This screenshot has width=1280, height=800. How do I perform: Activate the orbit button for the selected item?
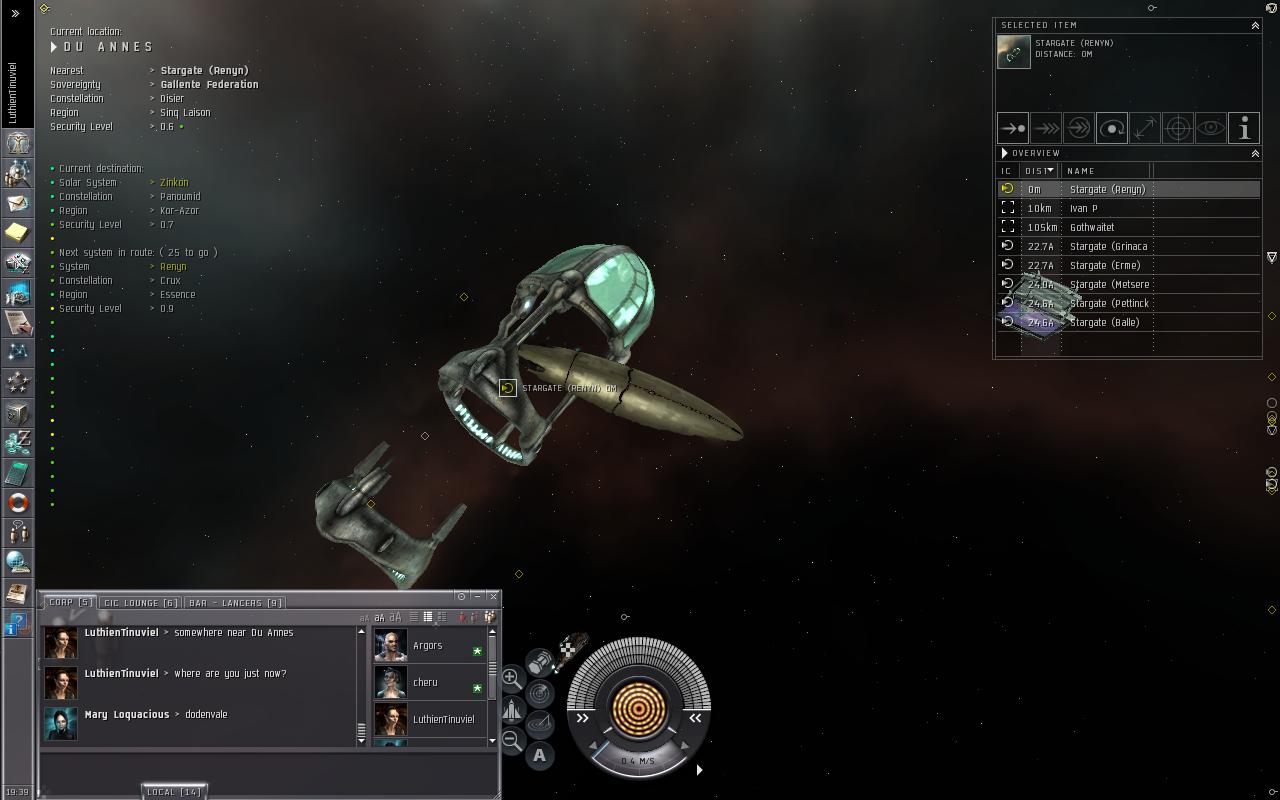click(1112, 128)
